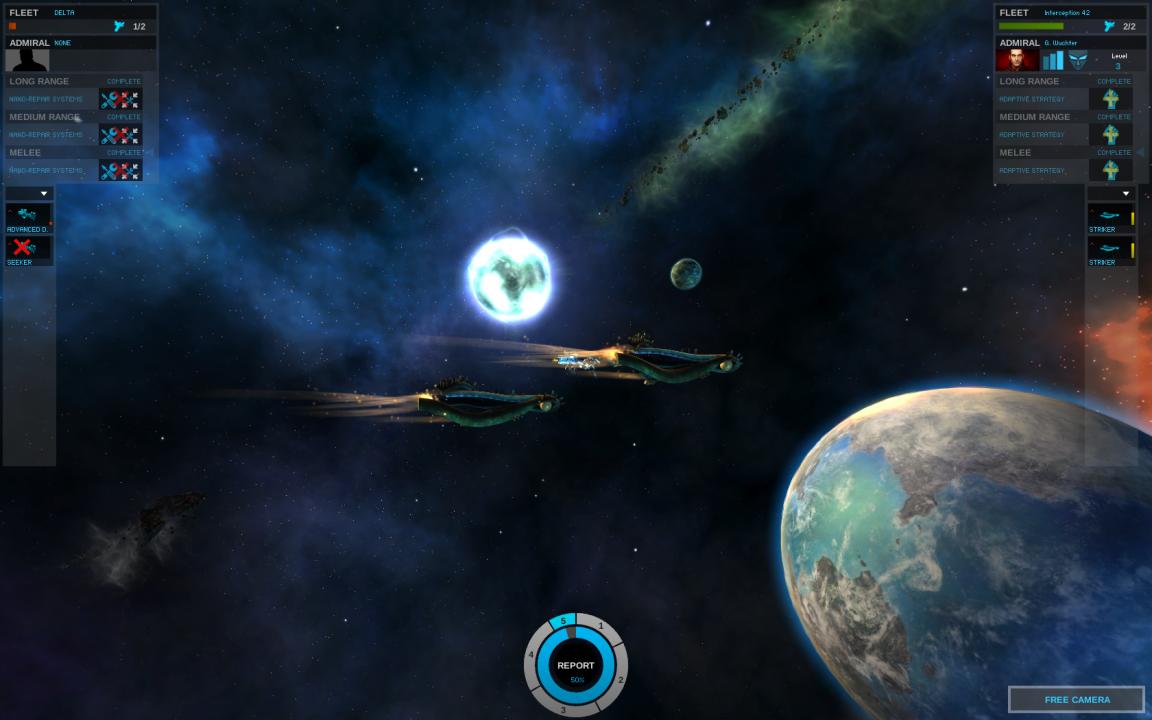Jump to phase 4 on the dial
The image size is (1152, 720).
pyautogui.click(x=531, y=656)
